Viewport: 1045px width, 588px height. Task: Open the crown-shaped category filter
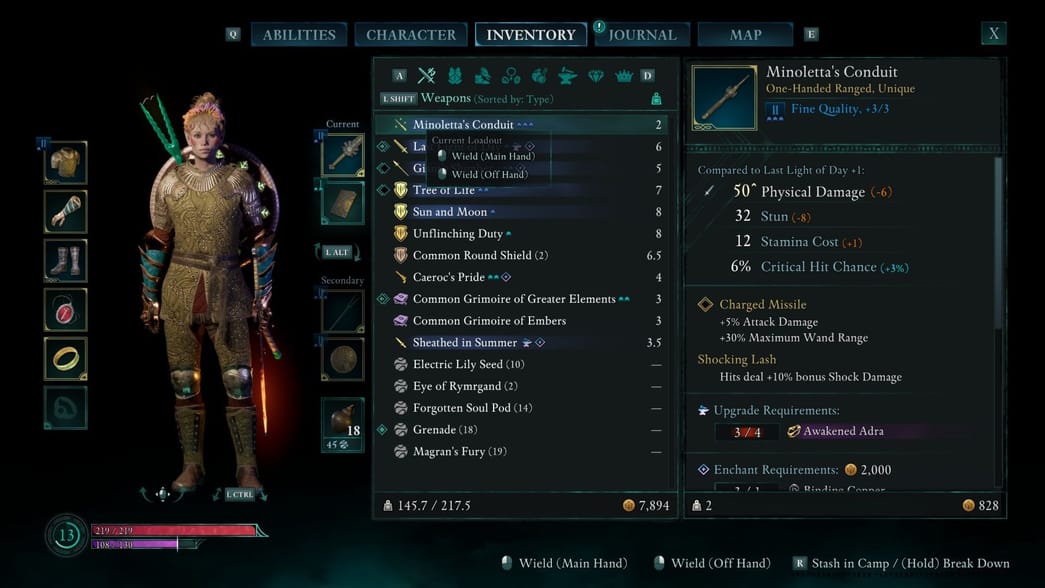[624, 76]
